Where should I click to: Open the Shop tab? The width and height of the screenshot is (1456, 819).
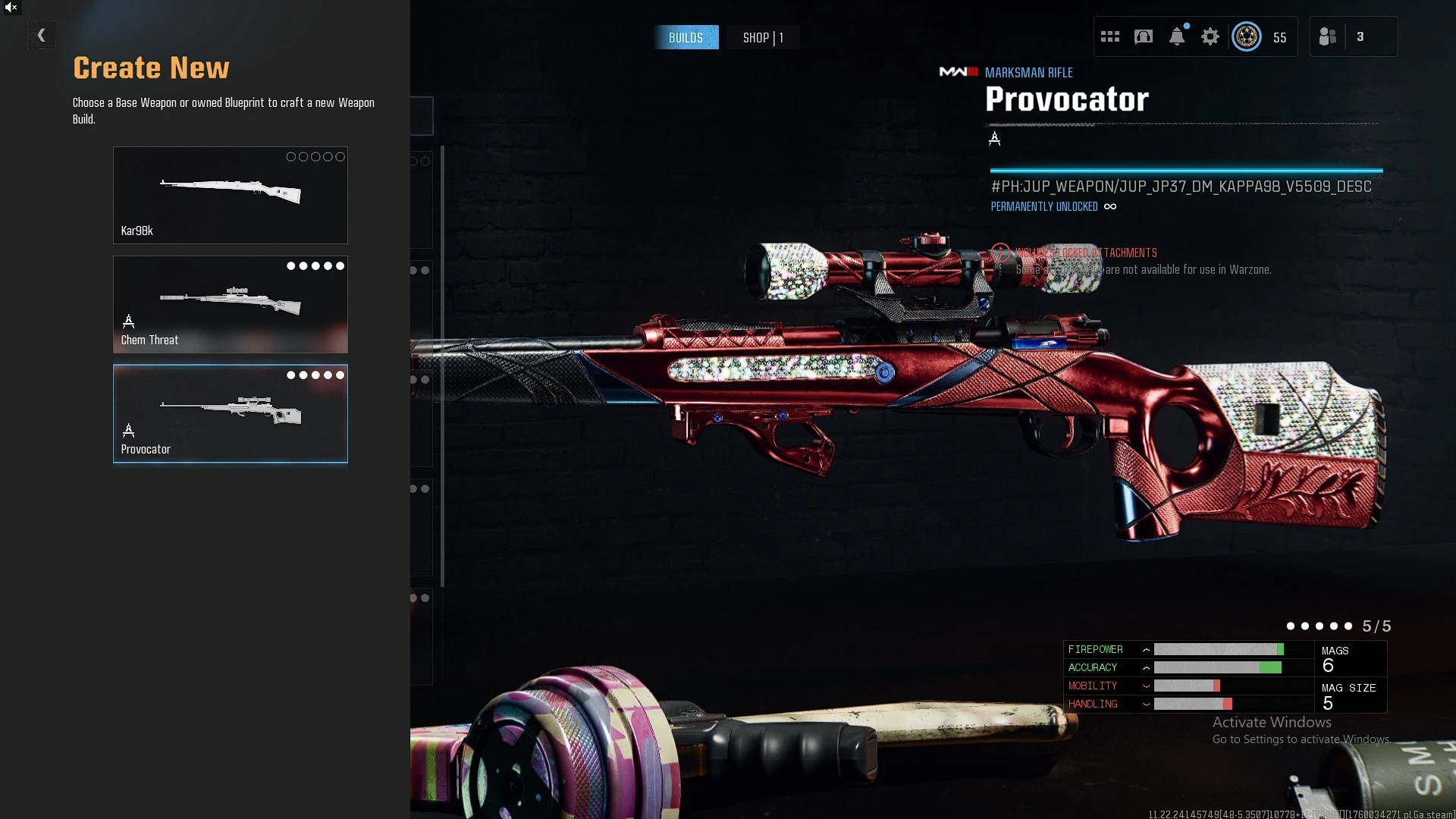pos(763,38)
